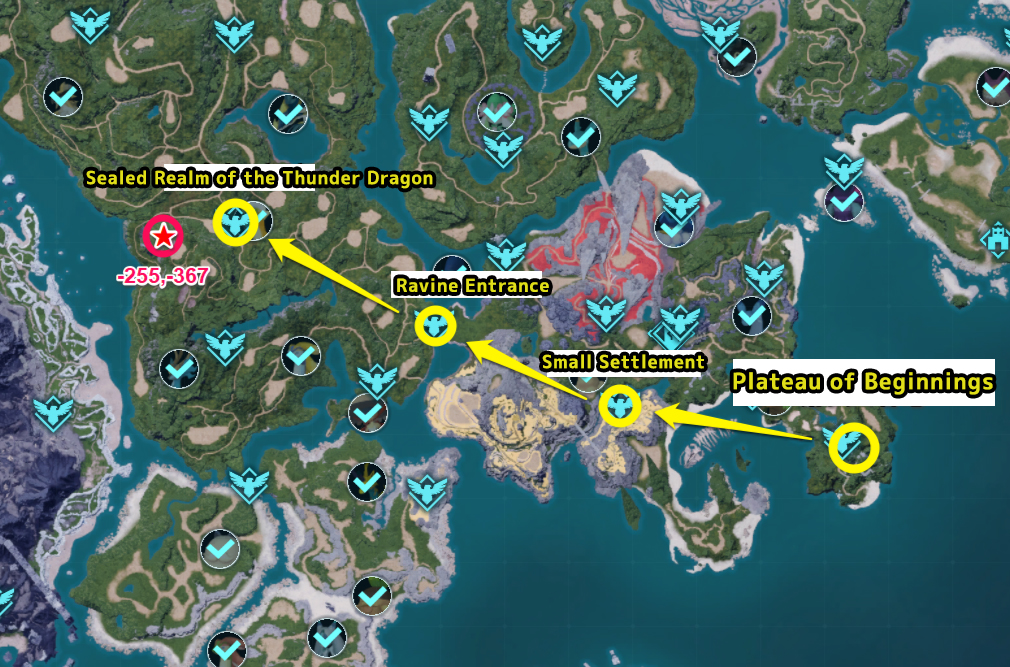Image resolution: width=1010 pixels, height=667 pixels.
Task: Choose the Ravine Entrance fast travel point
Action: coord(435,324)
